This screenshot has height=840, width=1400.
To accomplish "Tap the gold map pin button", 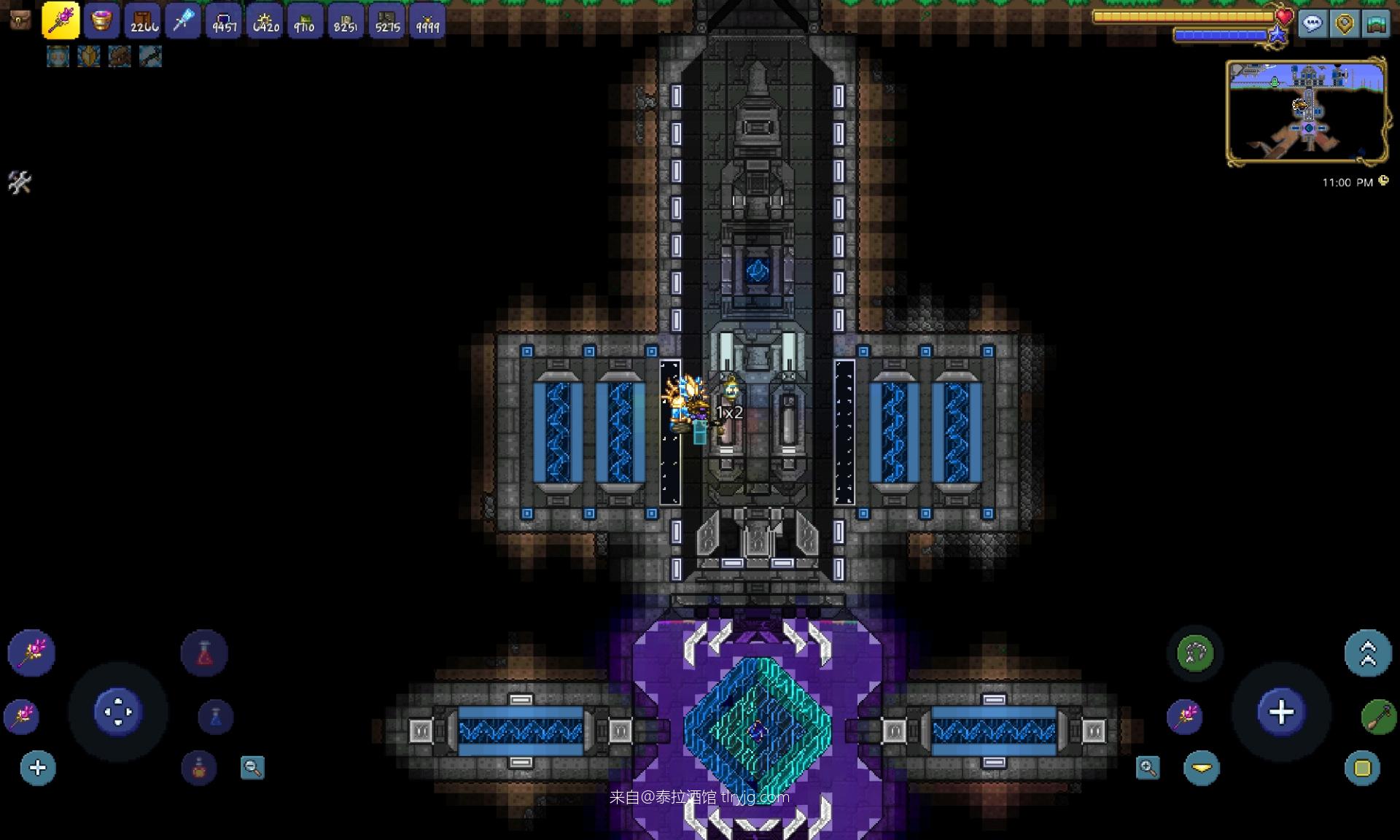I will [1345, 24].
